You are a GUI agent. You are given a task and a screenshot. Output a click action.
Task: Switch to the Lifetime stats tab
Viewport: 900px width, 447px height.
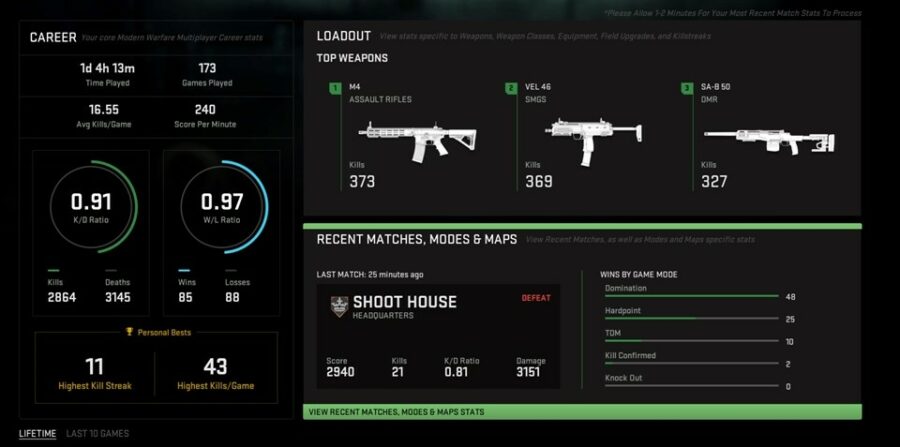(x=37, y=434)
